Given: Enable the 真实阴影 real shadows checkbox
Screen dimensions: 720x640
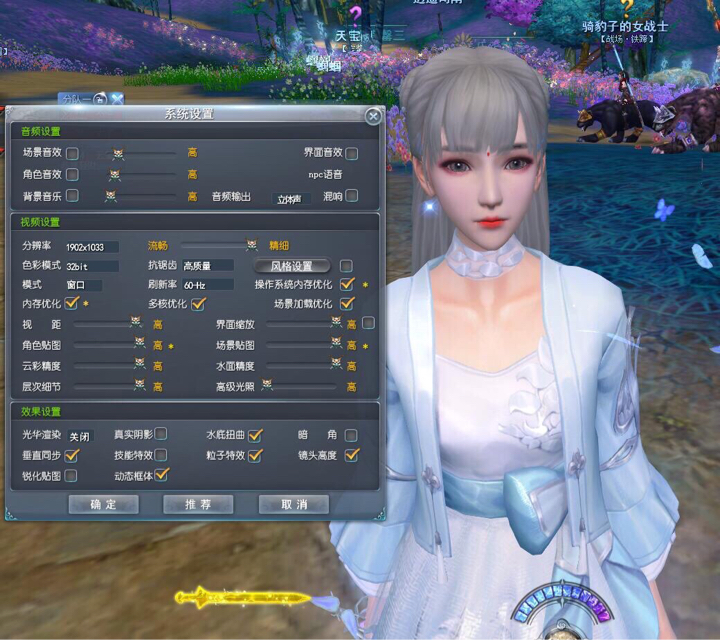Looking at the screenshot, I should pyautogui.click(x=161, y=435).
